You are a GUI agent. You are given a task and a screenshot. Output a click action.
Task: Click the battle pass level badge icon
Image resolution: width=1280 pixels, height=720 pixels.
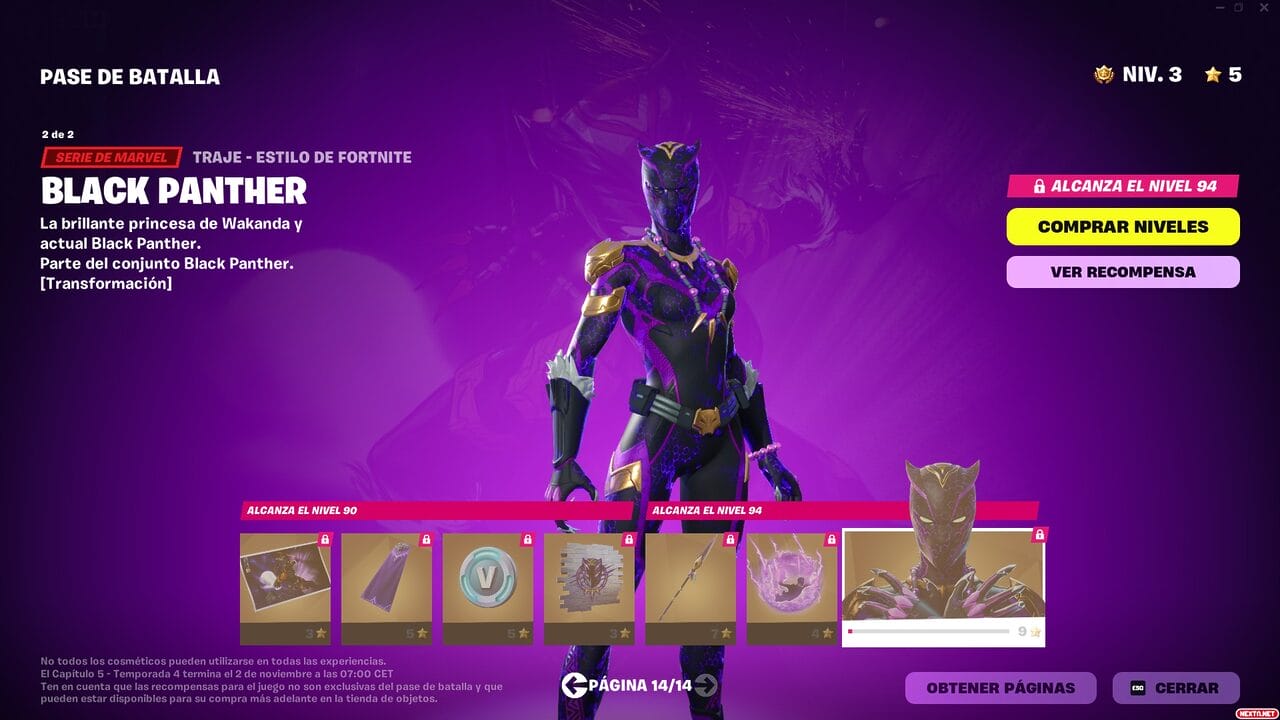tap(1102, 73)
